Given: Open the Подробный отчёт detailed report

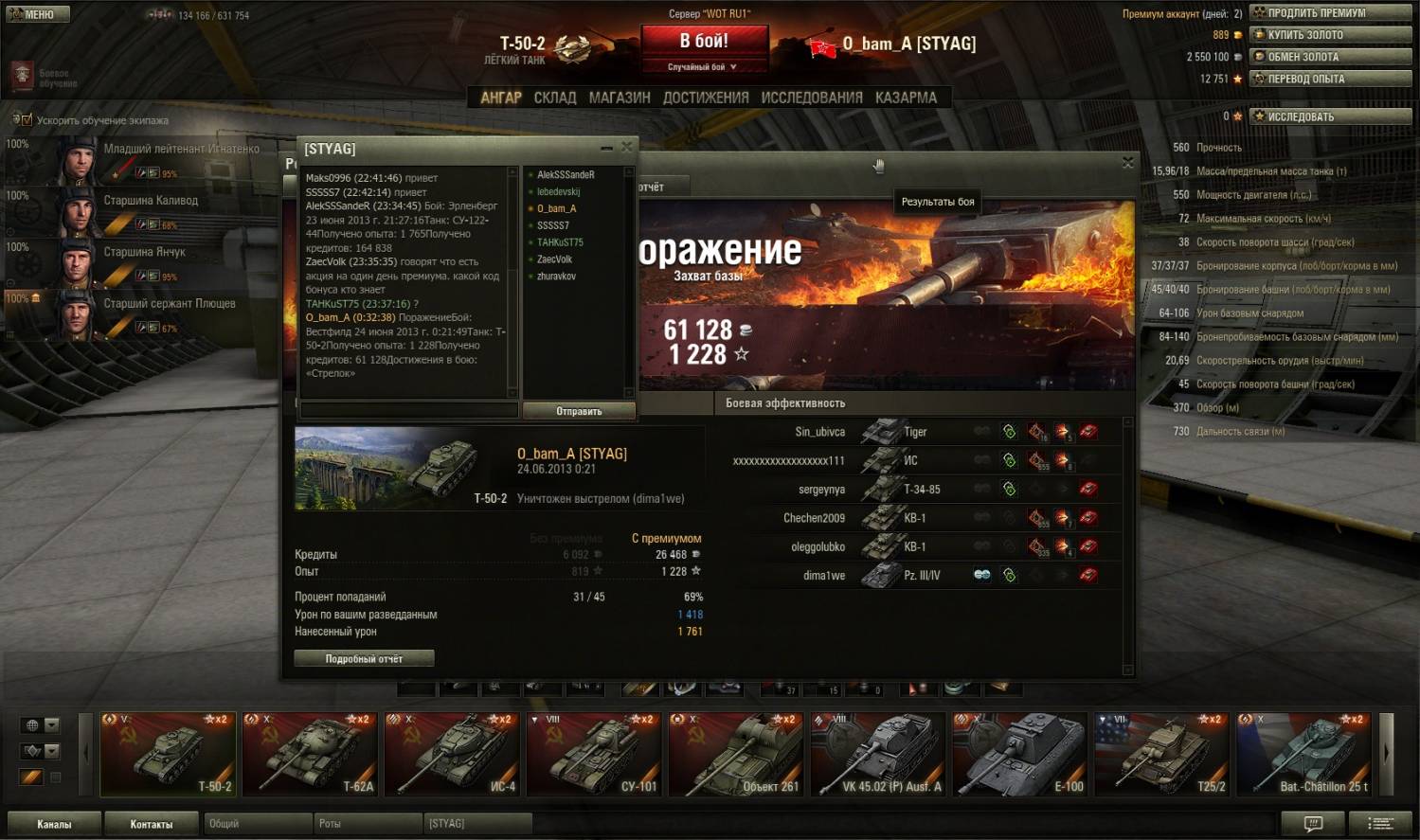Looking at the screenshot, I should (364, 658).
